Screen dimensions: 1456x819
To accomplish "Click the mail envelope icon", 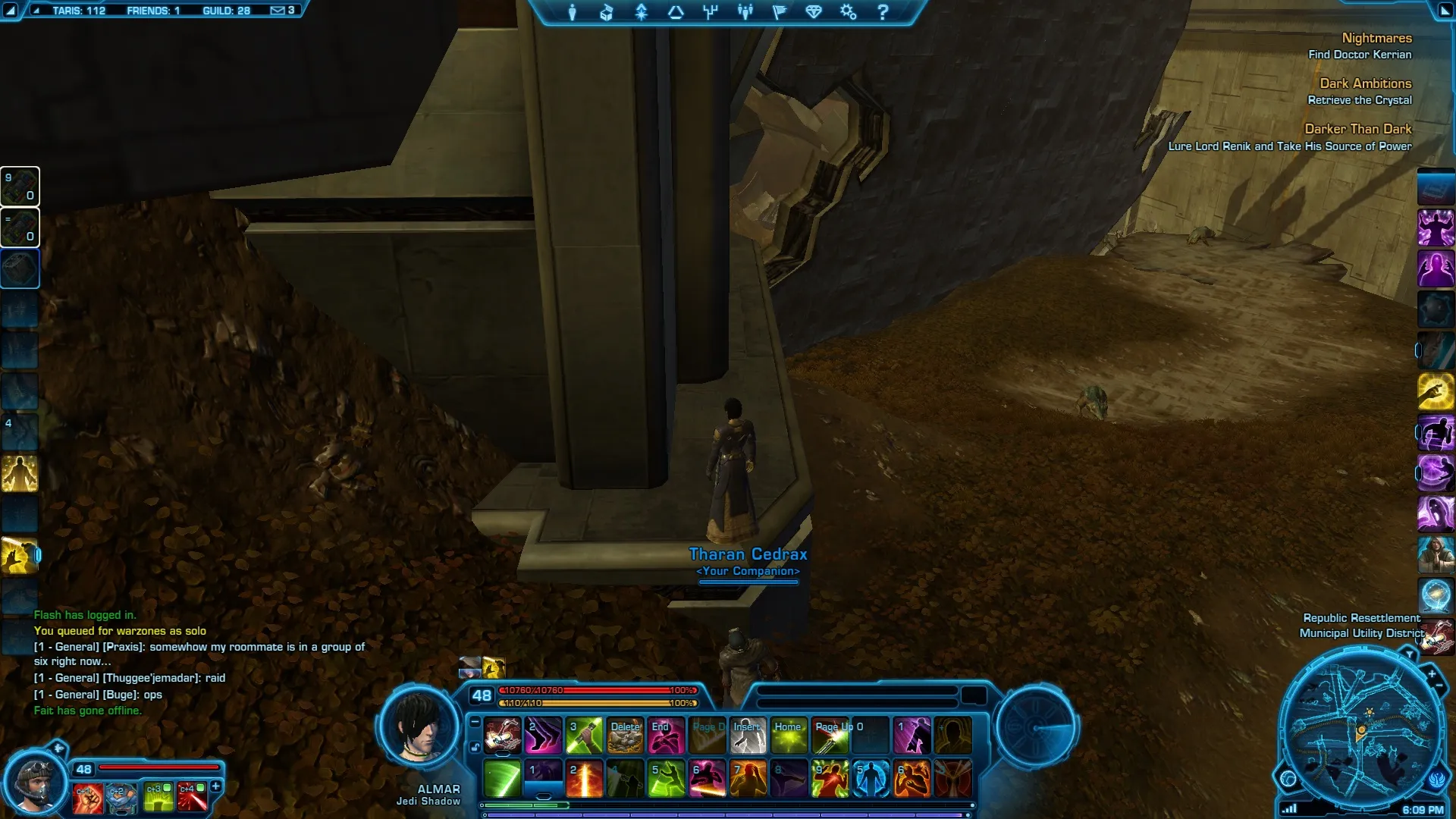I will point(278,11).
